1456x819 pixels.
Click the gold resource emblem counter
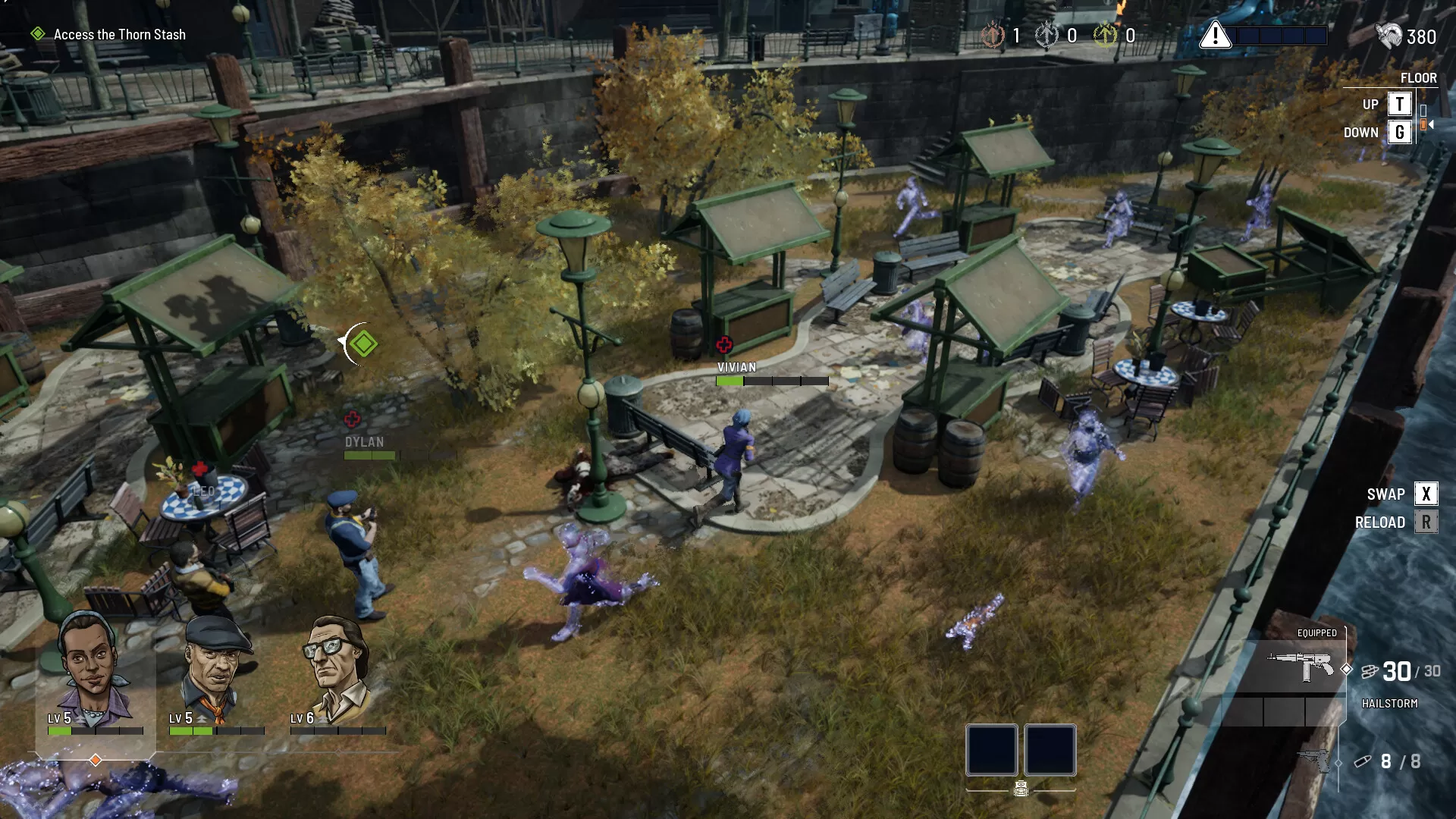(x=1106, y=34)
